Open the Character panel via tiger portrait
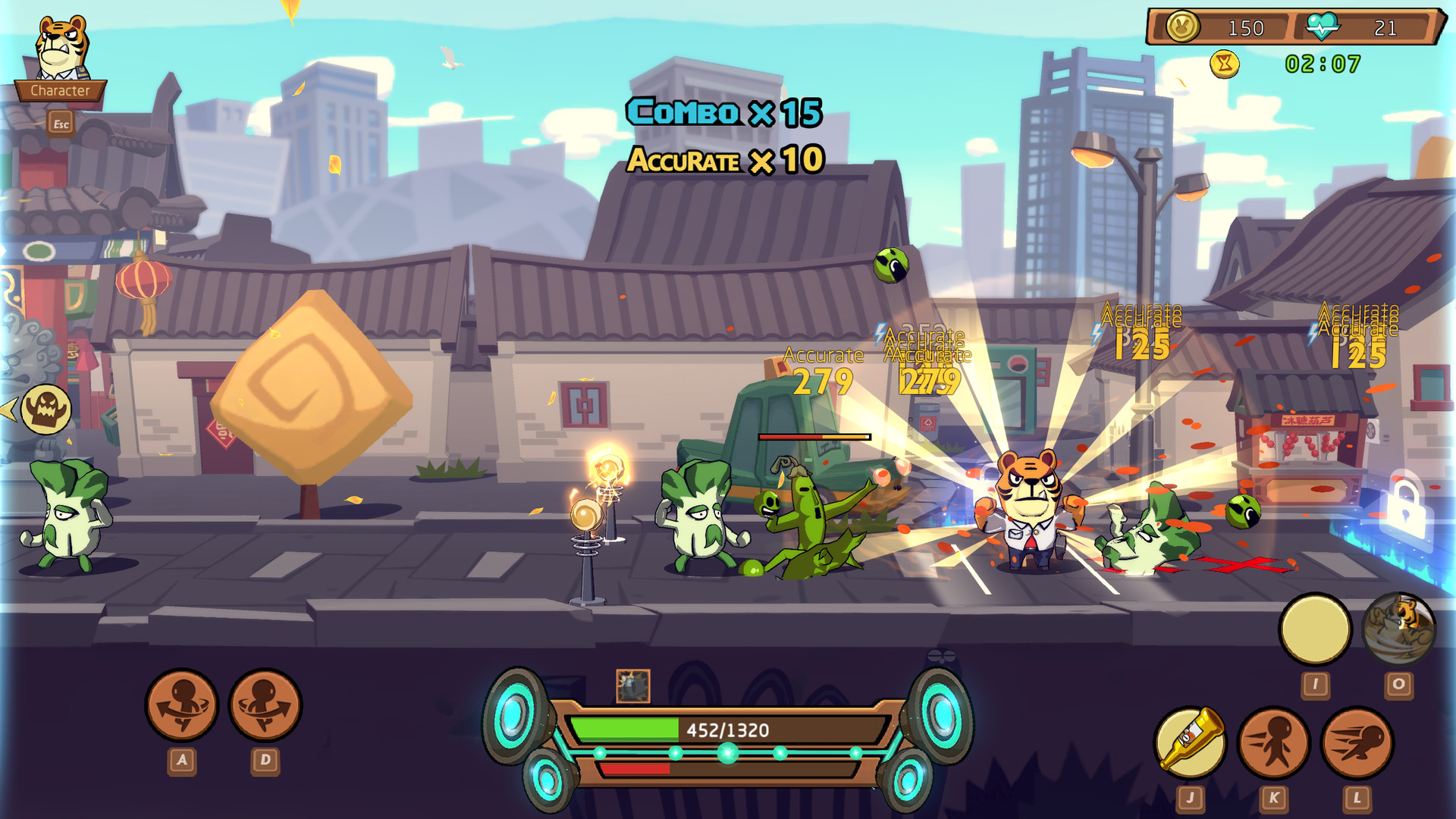This screenshot has width=1456, height=819. click(x=59, y=53)
